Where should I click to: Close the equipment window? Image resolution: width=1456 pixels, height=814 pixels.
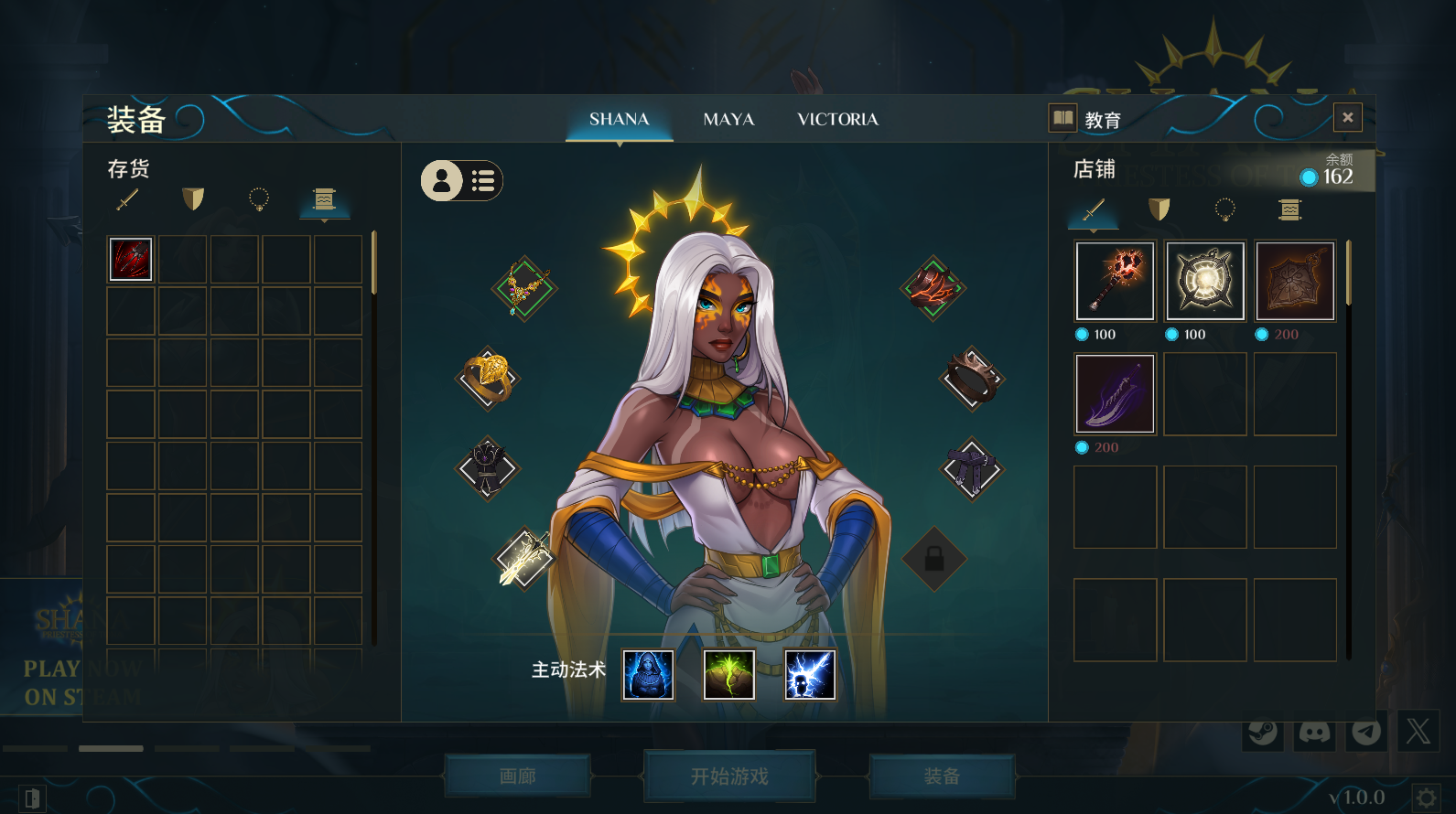(1347, 118)
